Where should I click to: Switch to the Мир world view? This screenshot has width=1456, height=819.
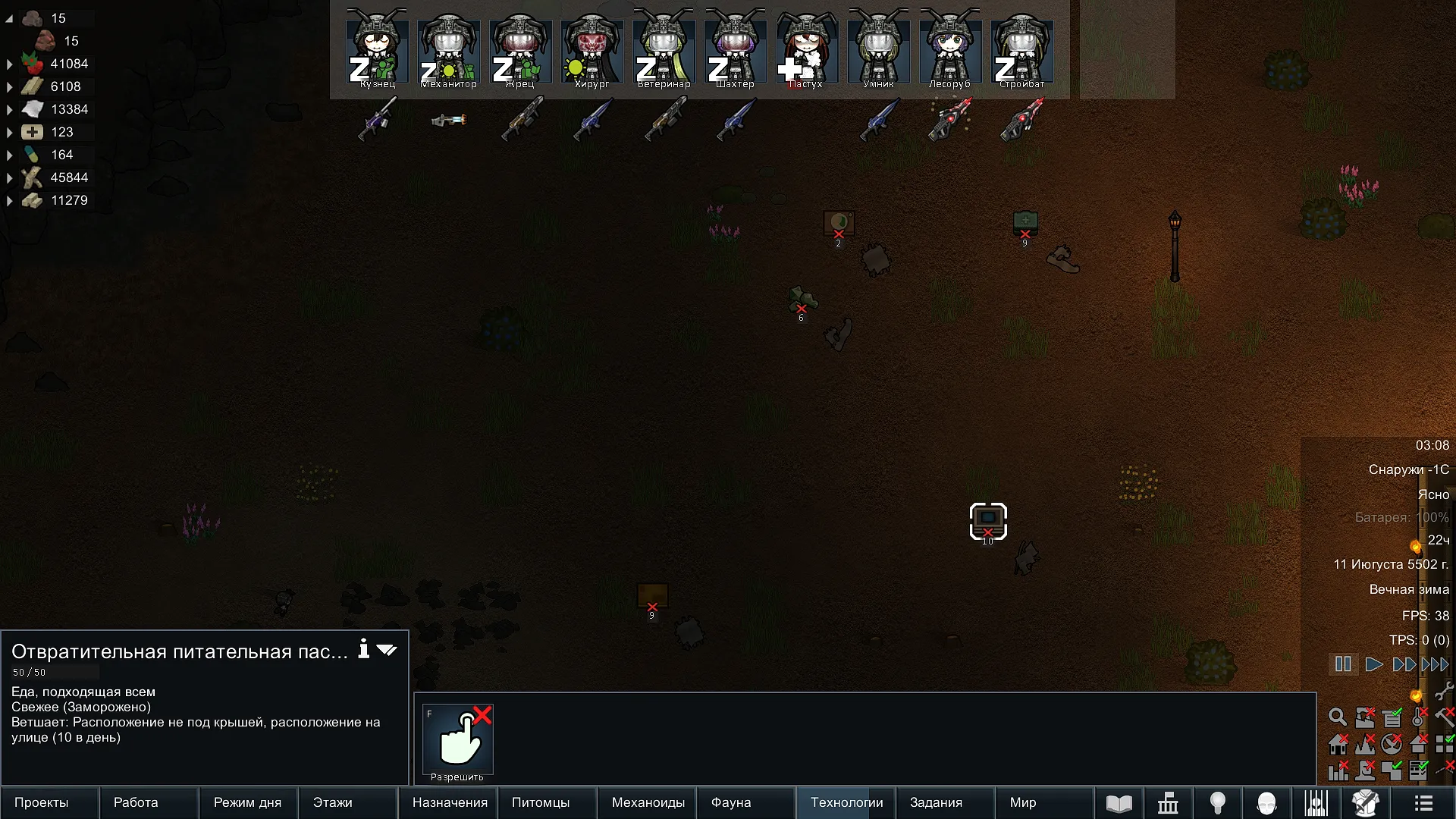click(x=1022, y=802)
